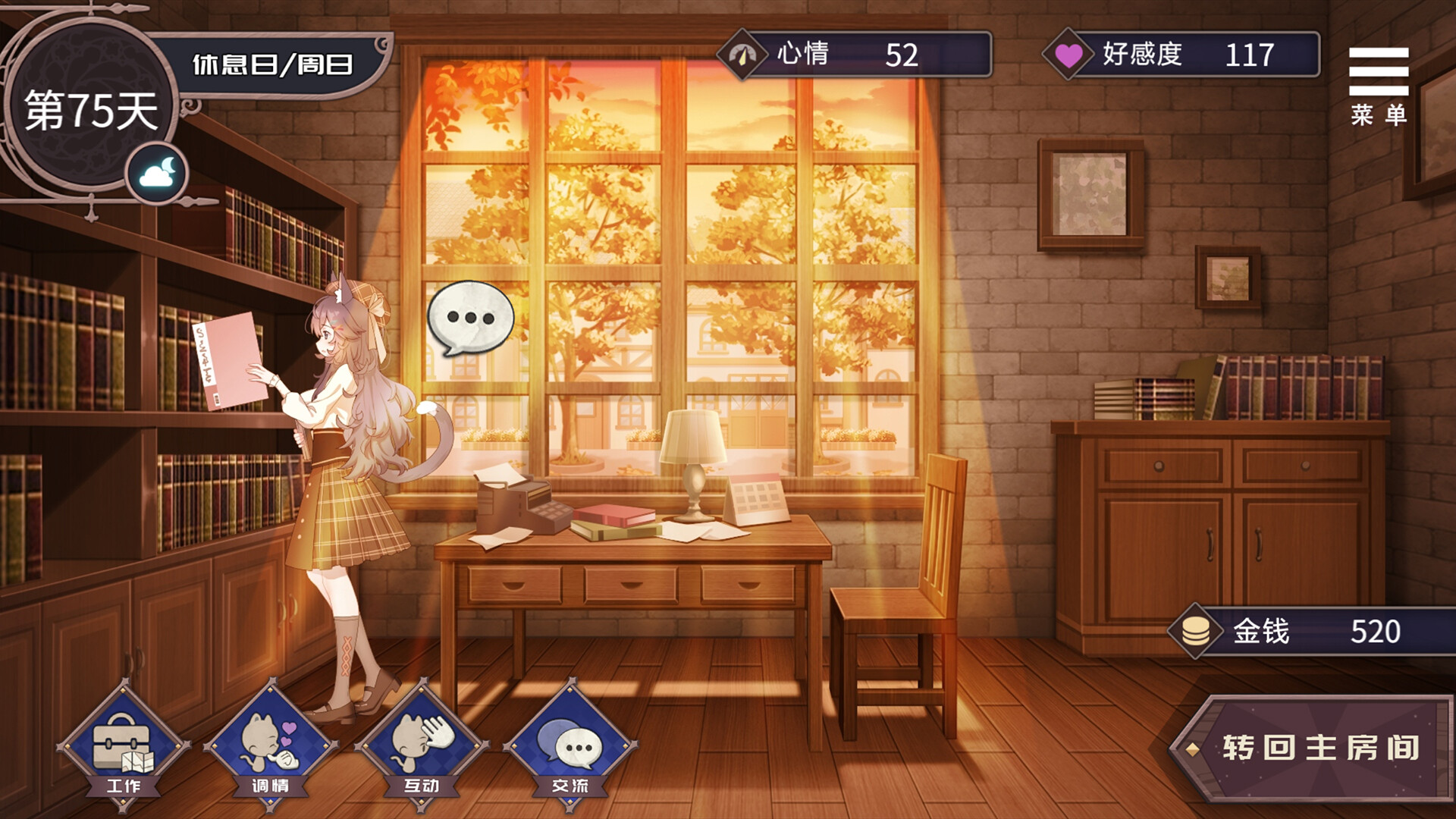Screen dimensions: 1456x819
Task: Click the 金钱 520 money panel
Action: [x=1319, y=629]
